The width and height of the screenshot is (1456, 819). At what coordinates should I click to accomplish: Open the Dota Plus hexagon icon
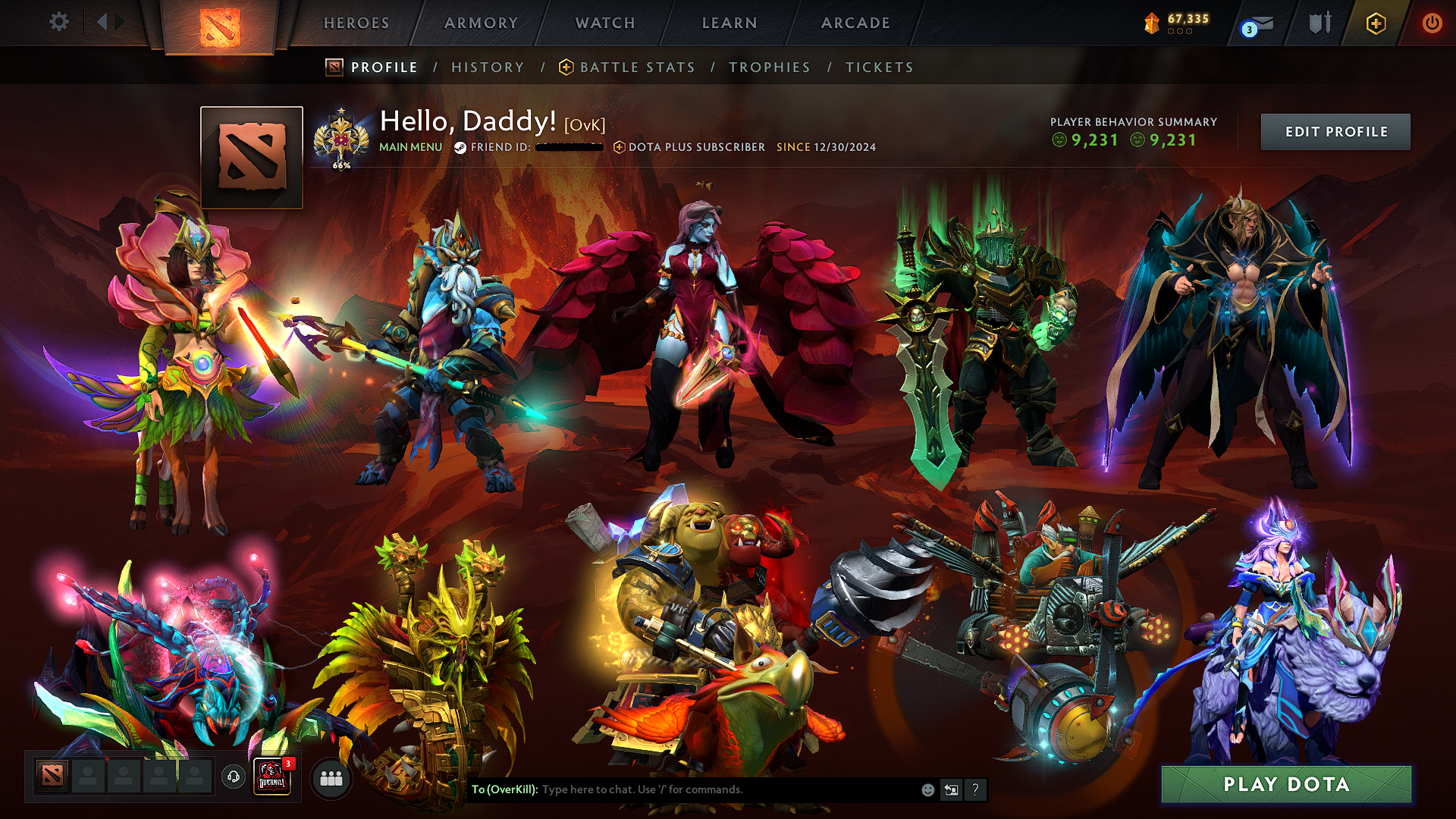pyautogui.click(x=1376, y=23)
